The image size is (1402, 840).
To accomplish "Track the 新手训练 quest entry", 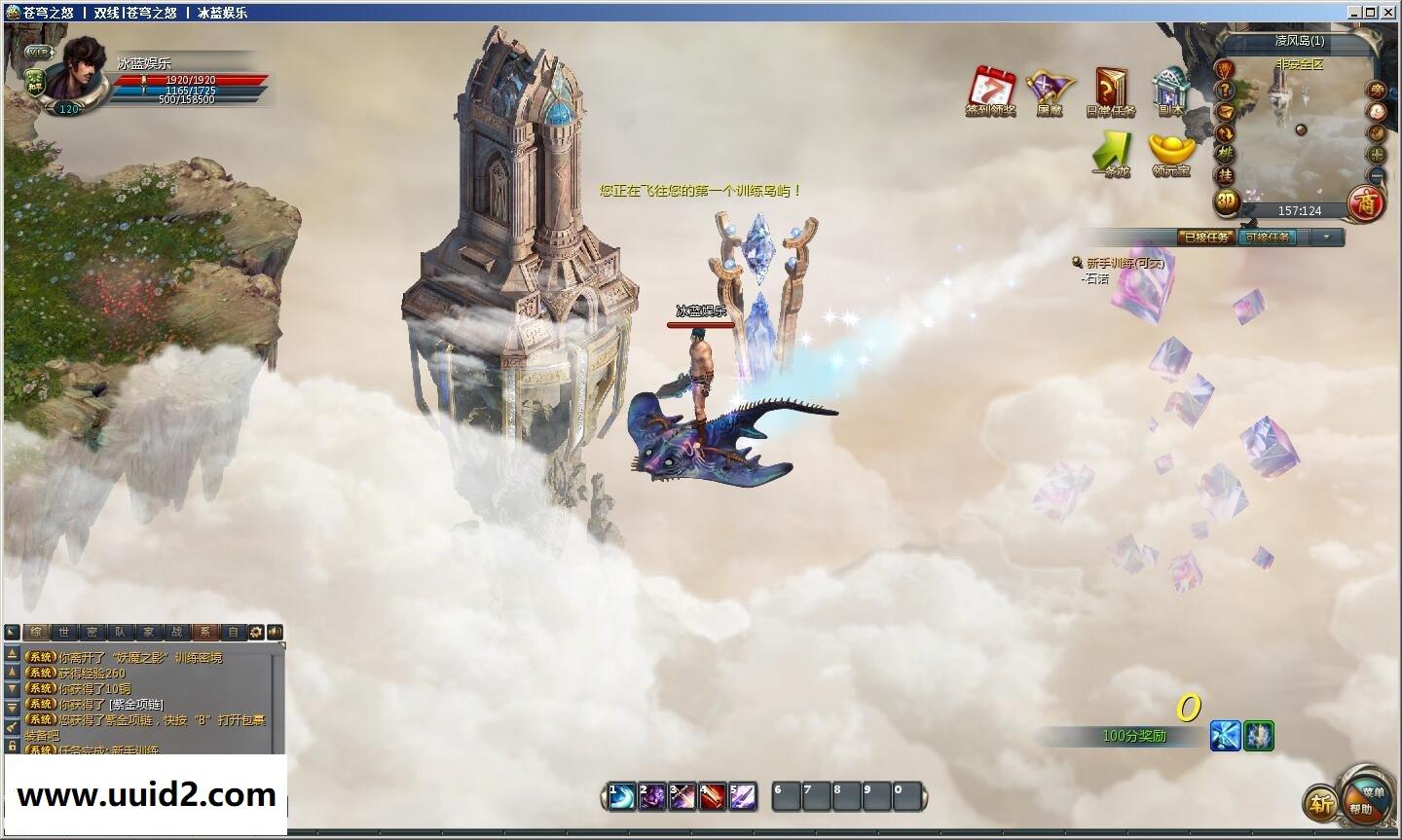I will pos(1125,263).
